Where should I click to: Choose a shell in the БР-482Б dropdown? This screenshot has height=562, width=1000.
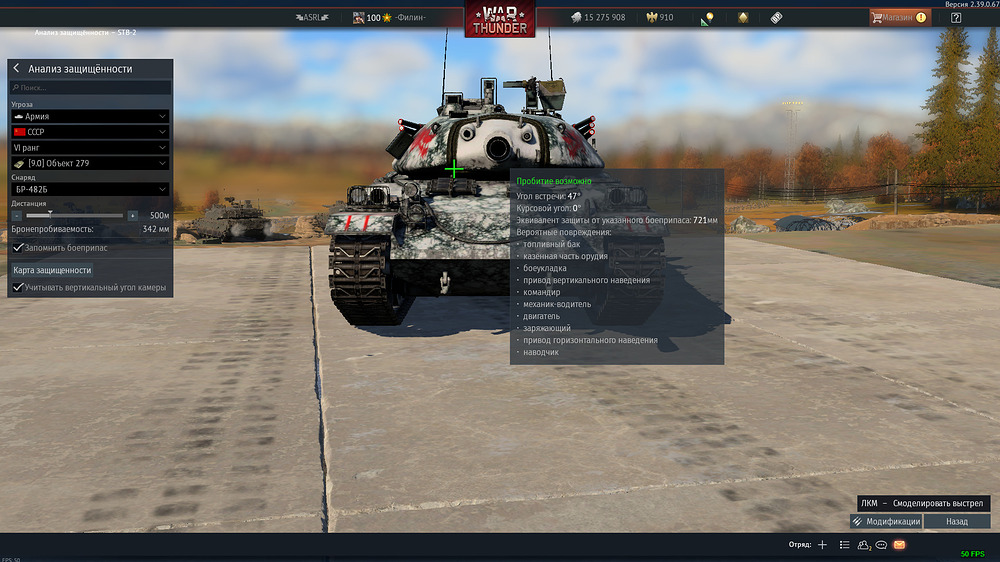90,189
